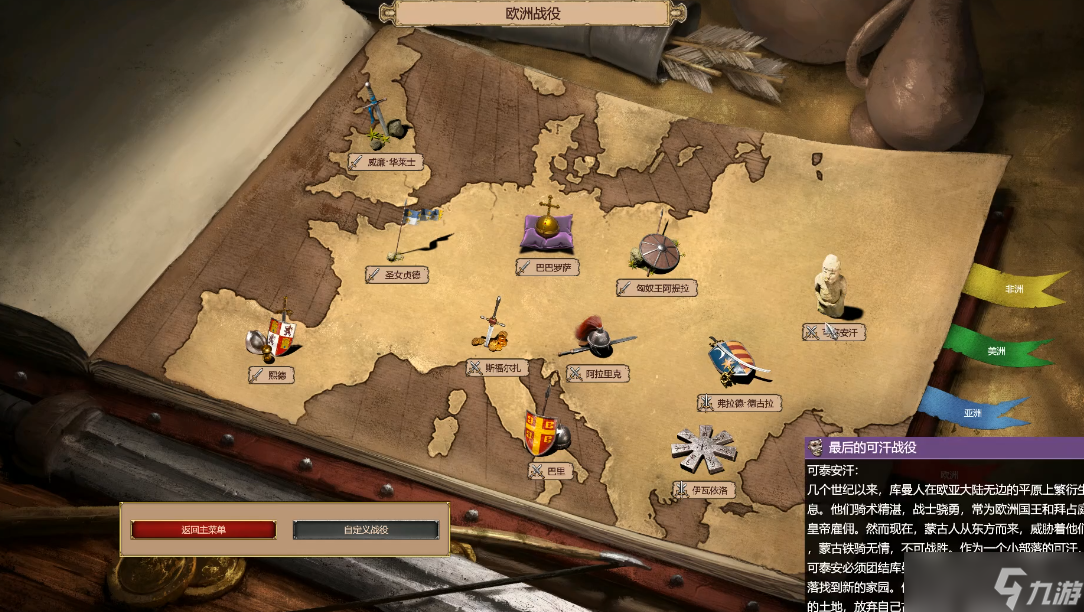Open custom campaigns (自定义战役)

[365, 530]
